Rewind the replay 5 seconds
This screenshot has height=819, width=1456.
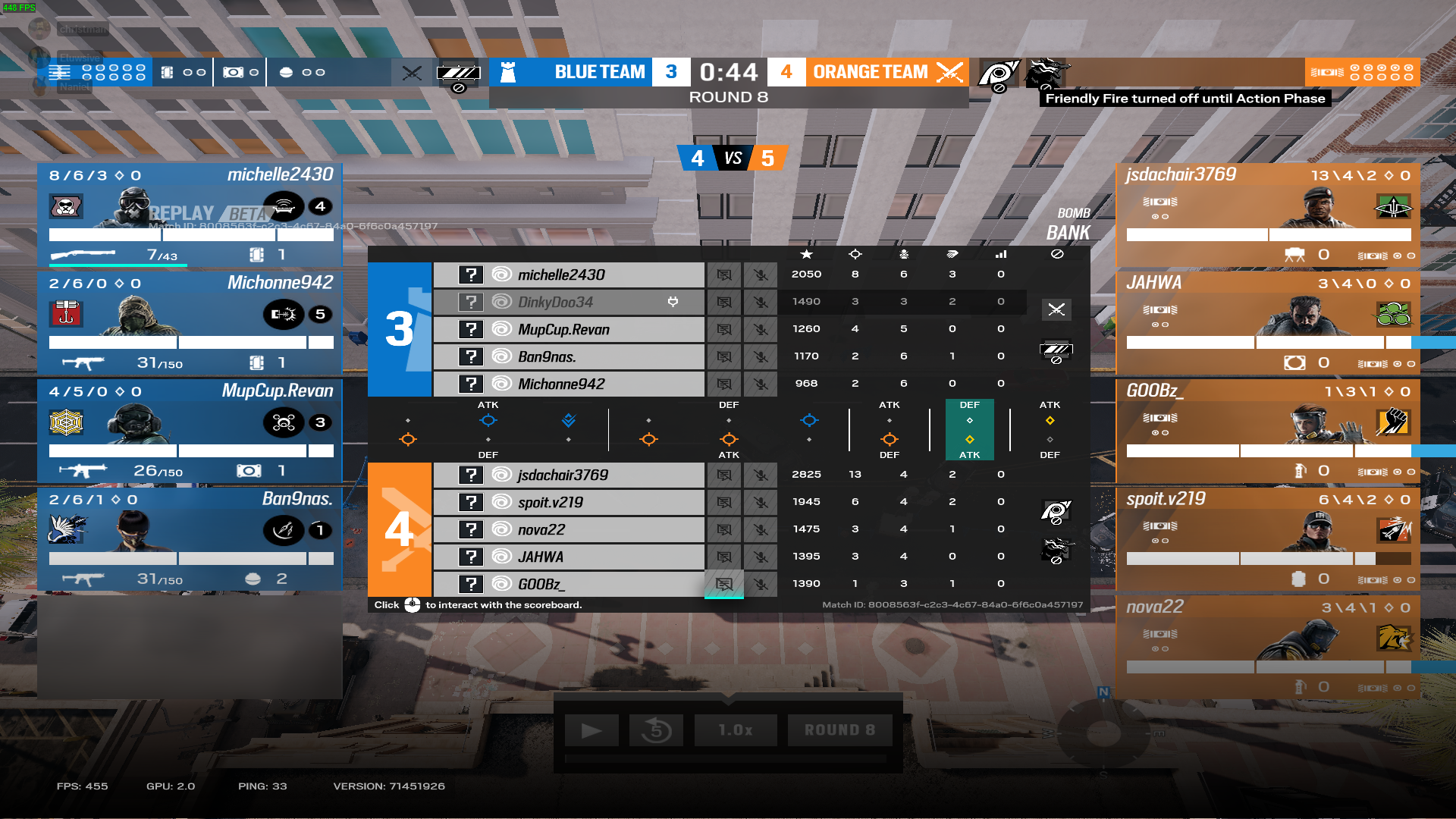point(656,730)
